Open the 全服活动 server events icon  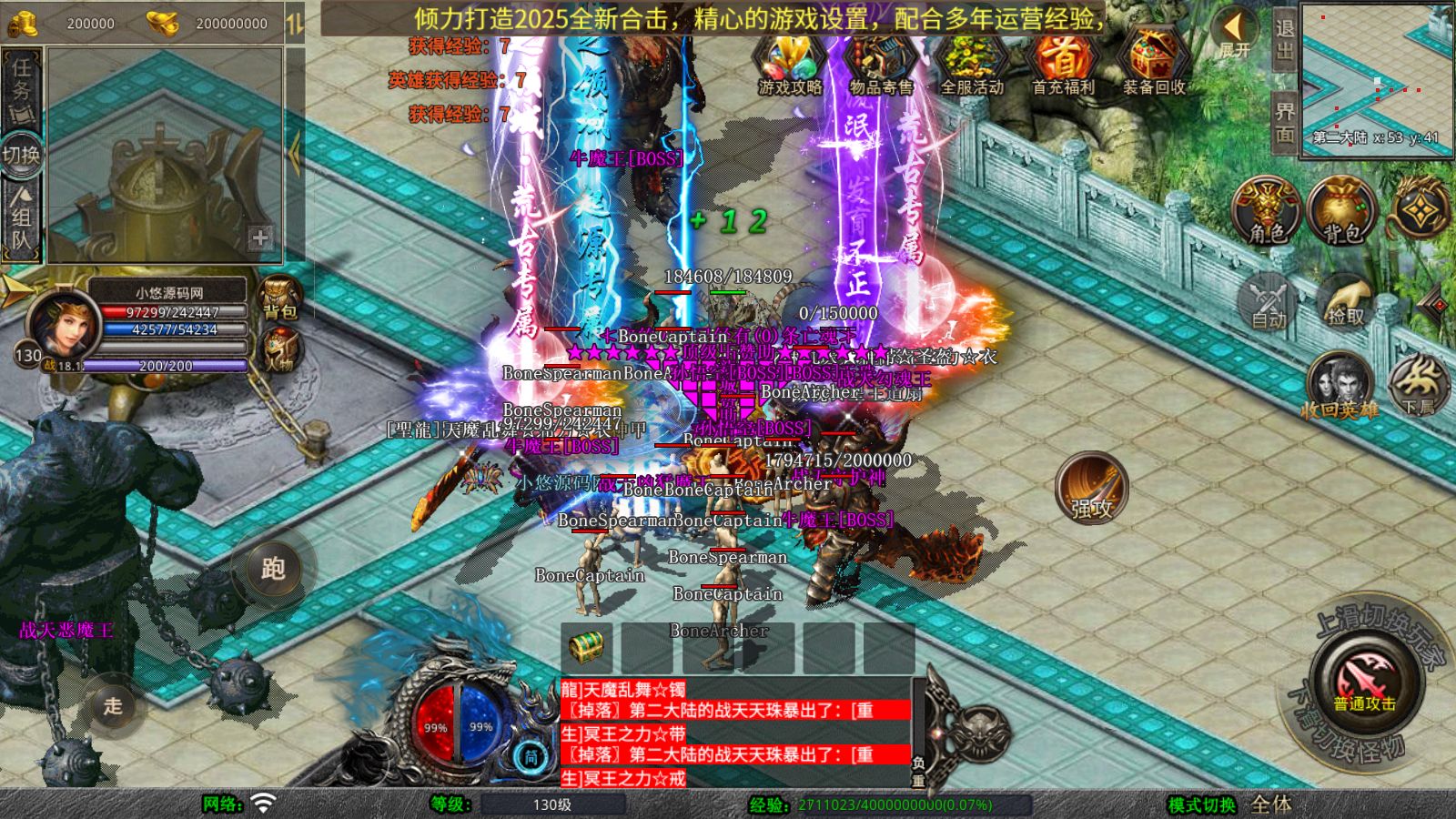pyautogui.click(x=971, y=62)
